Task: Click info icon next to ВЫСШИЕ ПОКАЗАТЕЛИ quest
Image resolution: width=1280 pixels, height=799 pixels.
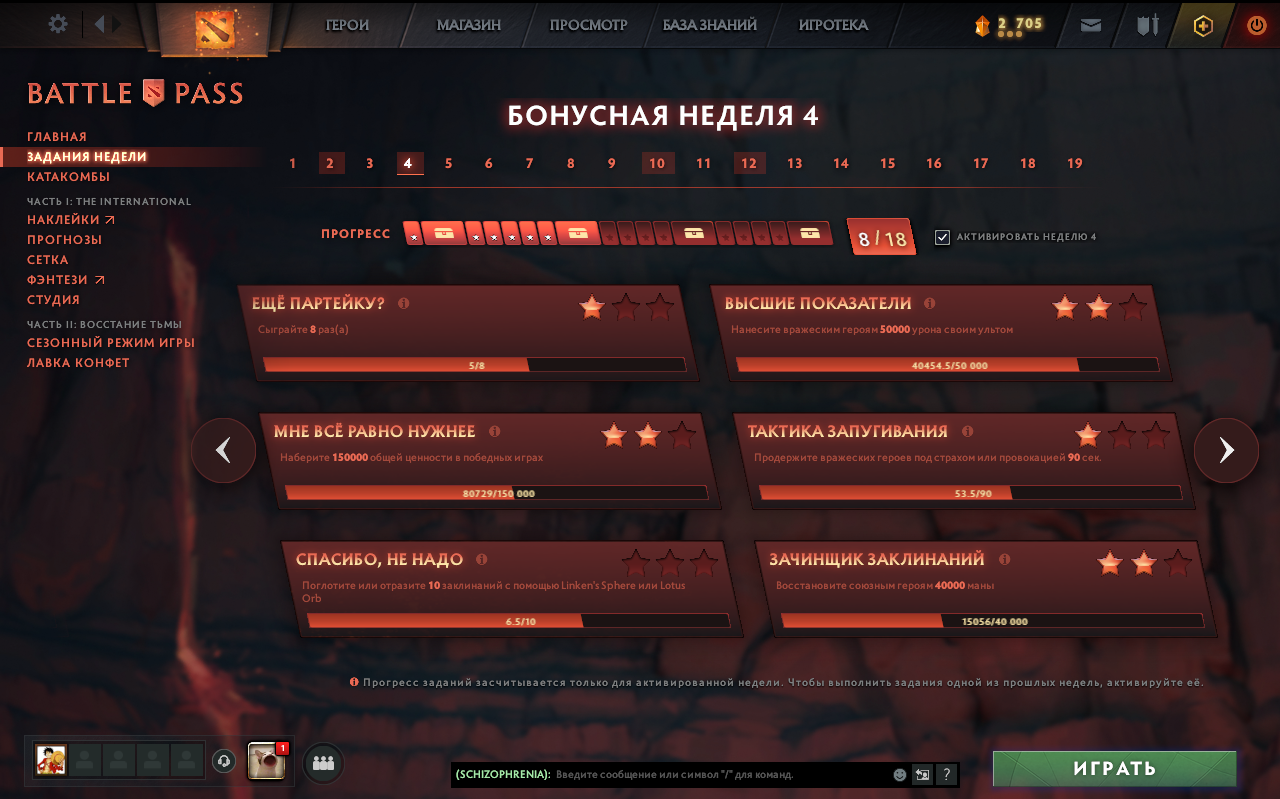Action: coord(929,302)
